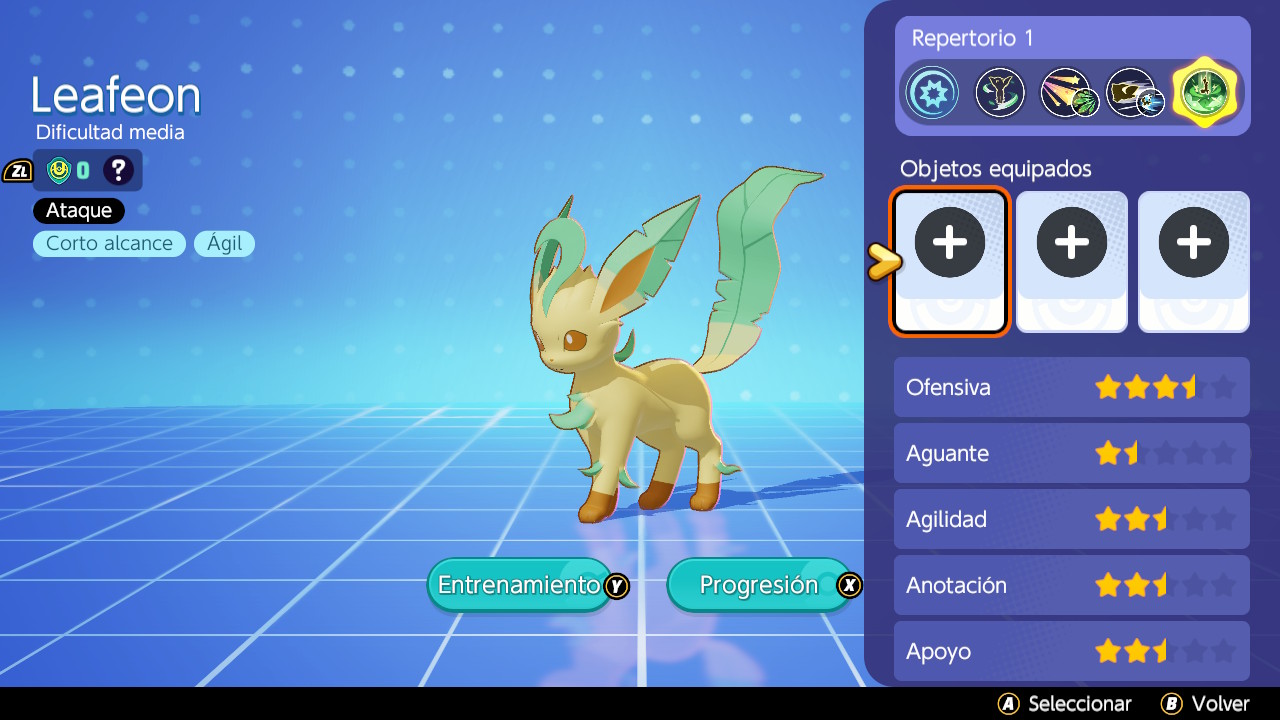Select the highlighted Unite move icon
This screenshot has height=720, width=1280.
(1204, 92)
